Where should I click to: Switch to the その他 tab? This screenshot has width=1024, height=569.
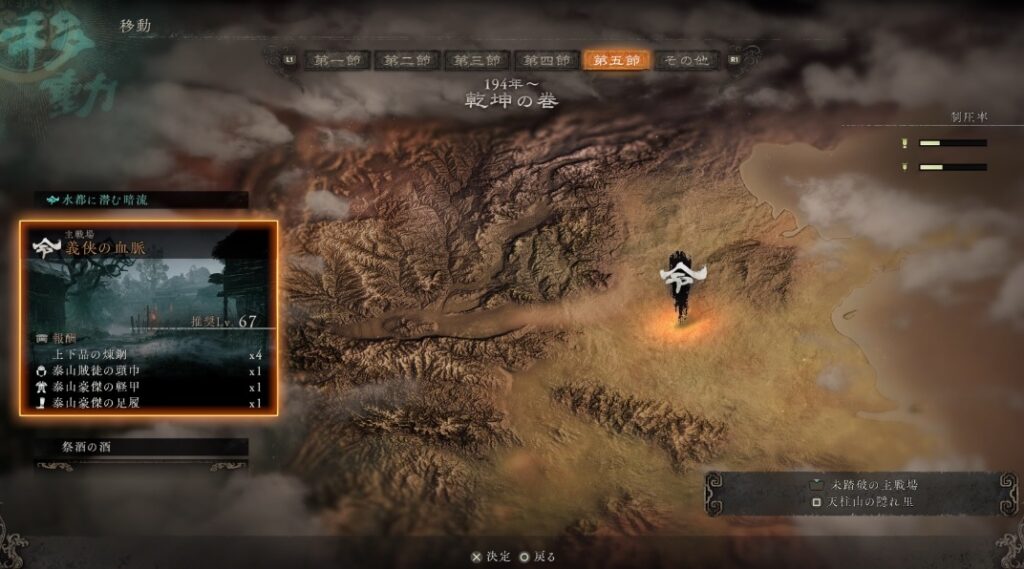[686, 60]
